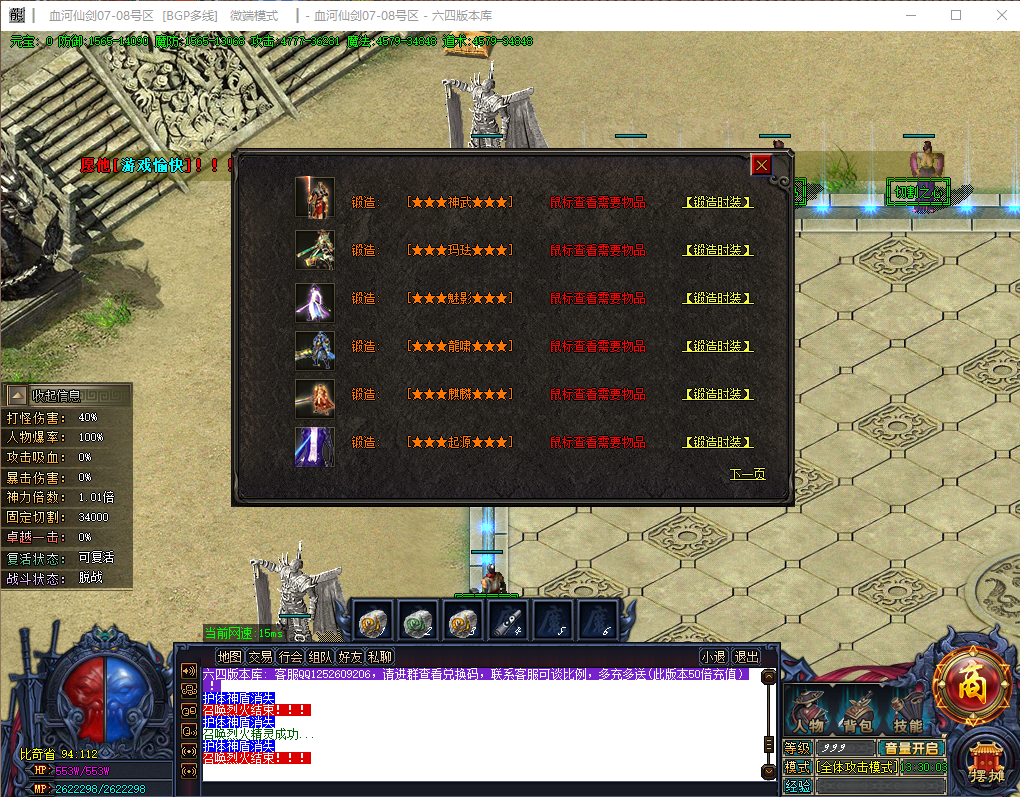Viewport: 1020px width, 797px height.
Task: Open the 交易 trade window
Action: click(x=260, y=657)
